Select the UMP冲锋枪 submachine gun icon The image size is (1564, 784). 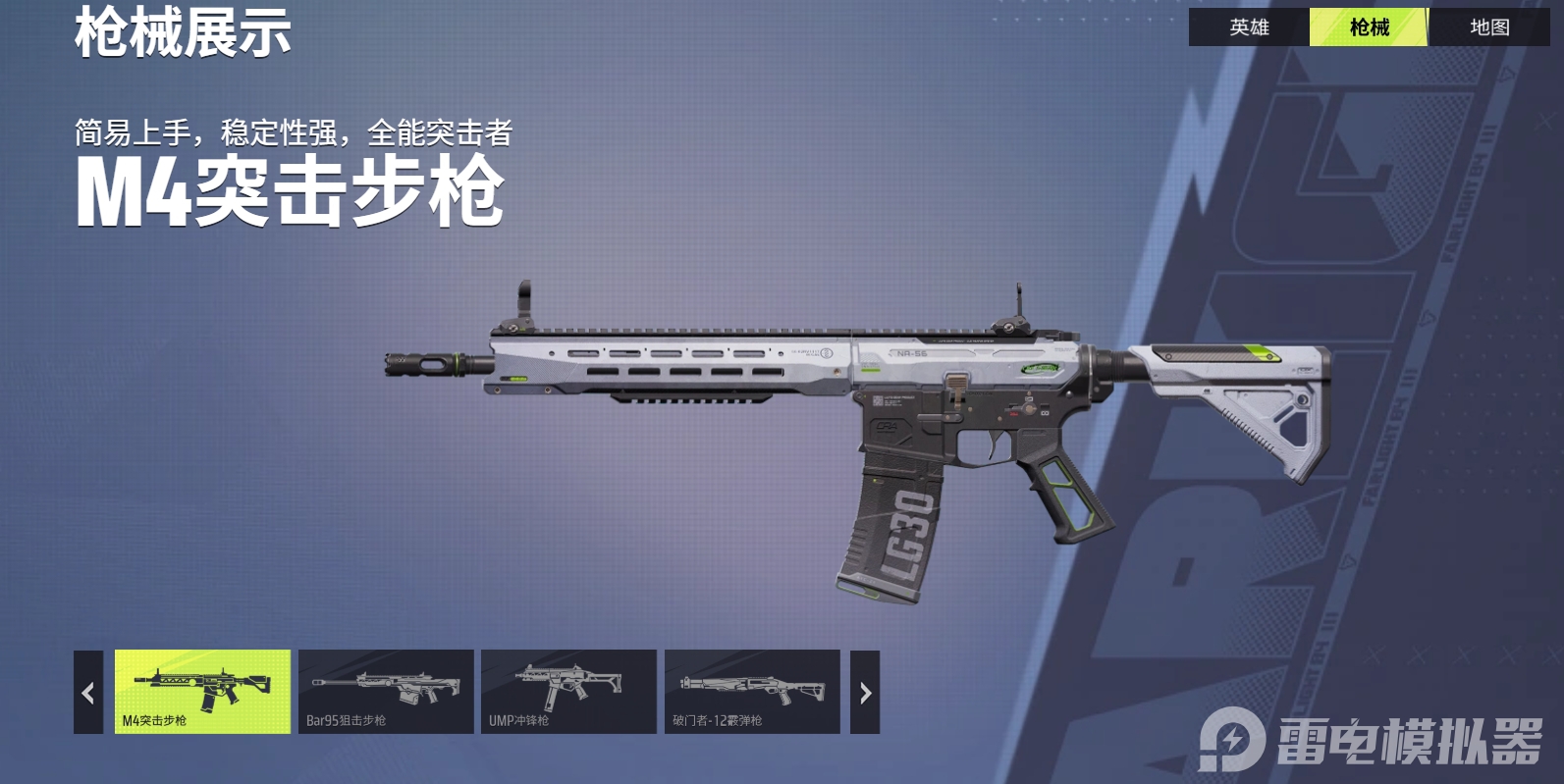pyautogui.click(x=569, y=692)
